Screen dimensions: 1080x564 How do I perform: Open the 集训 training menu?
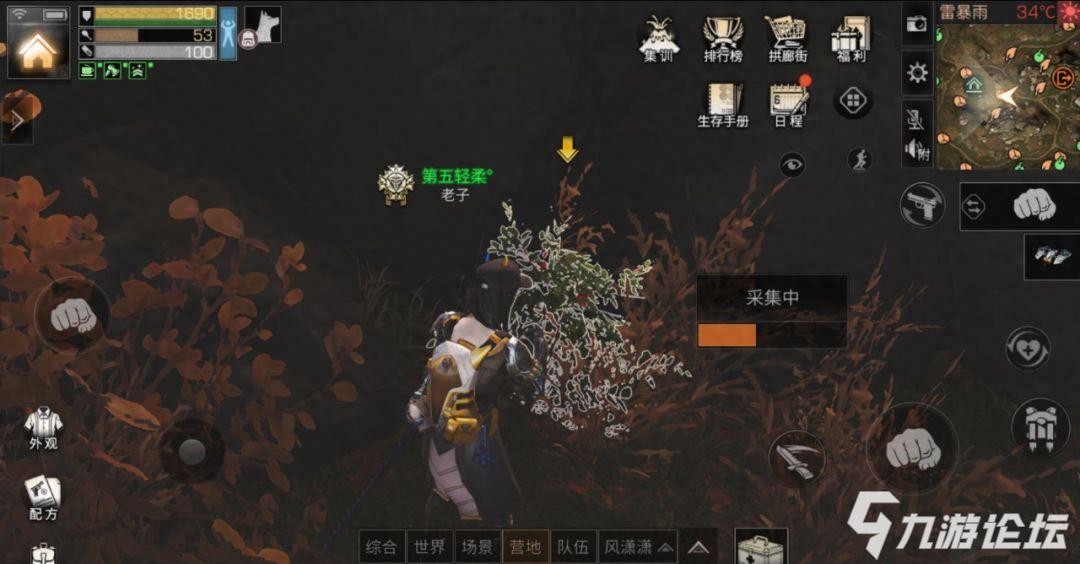[x=658, y=38]
